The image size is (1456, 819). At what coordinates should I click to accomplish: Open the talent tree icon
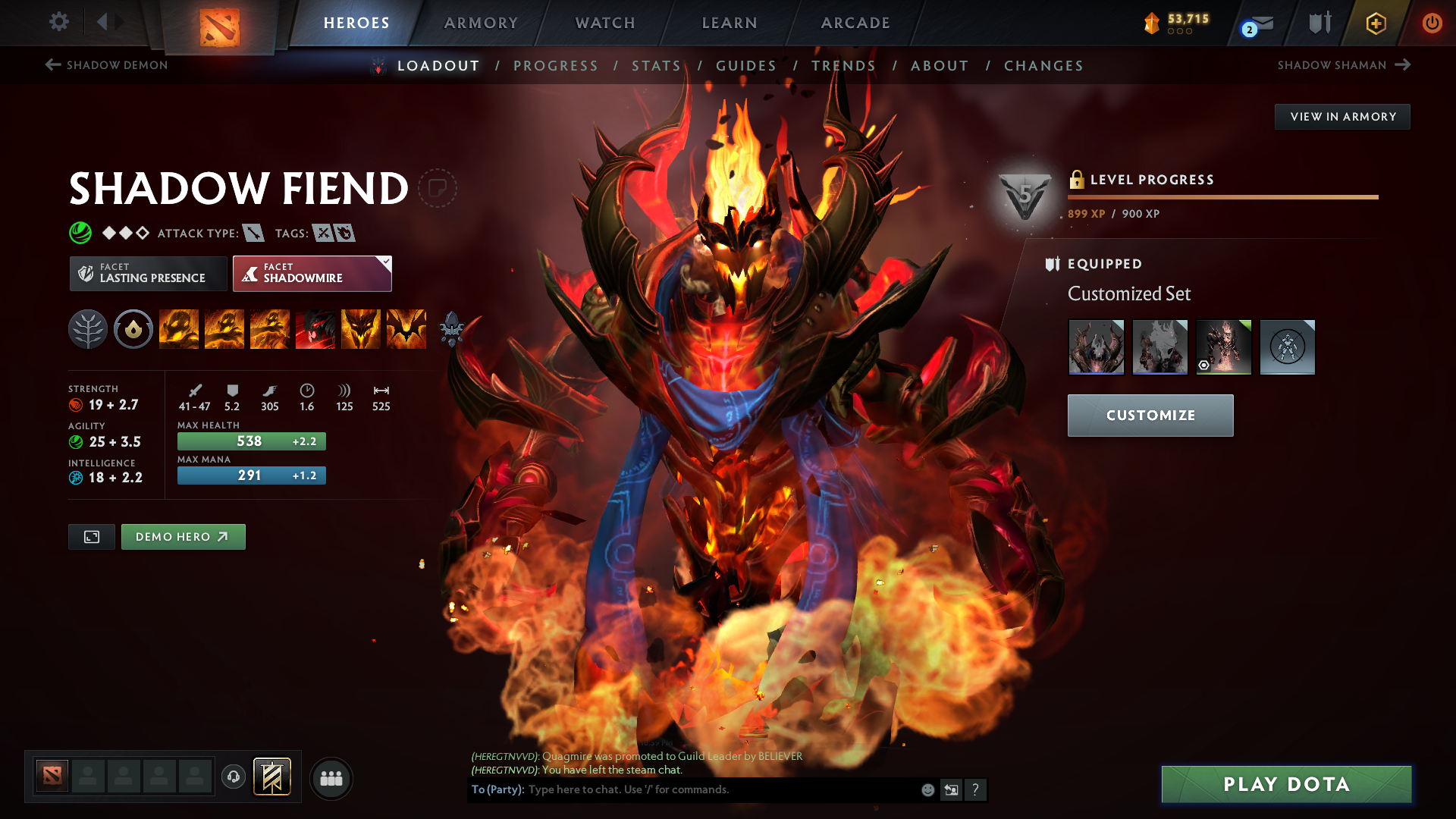point(88,329)
